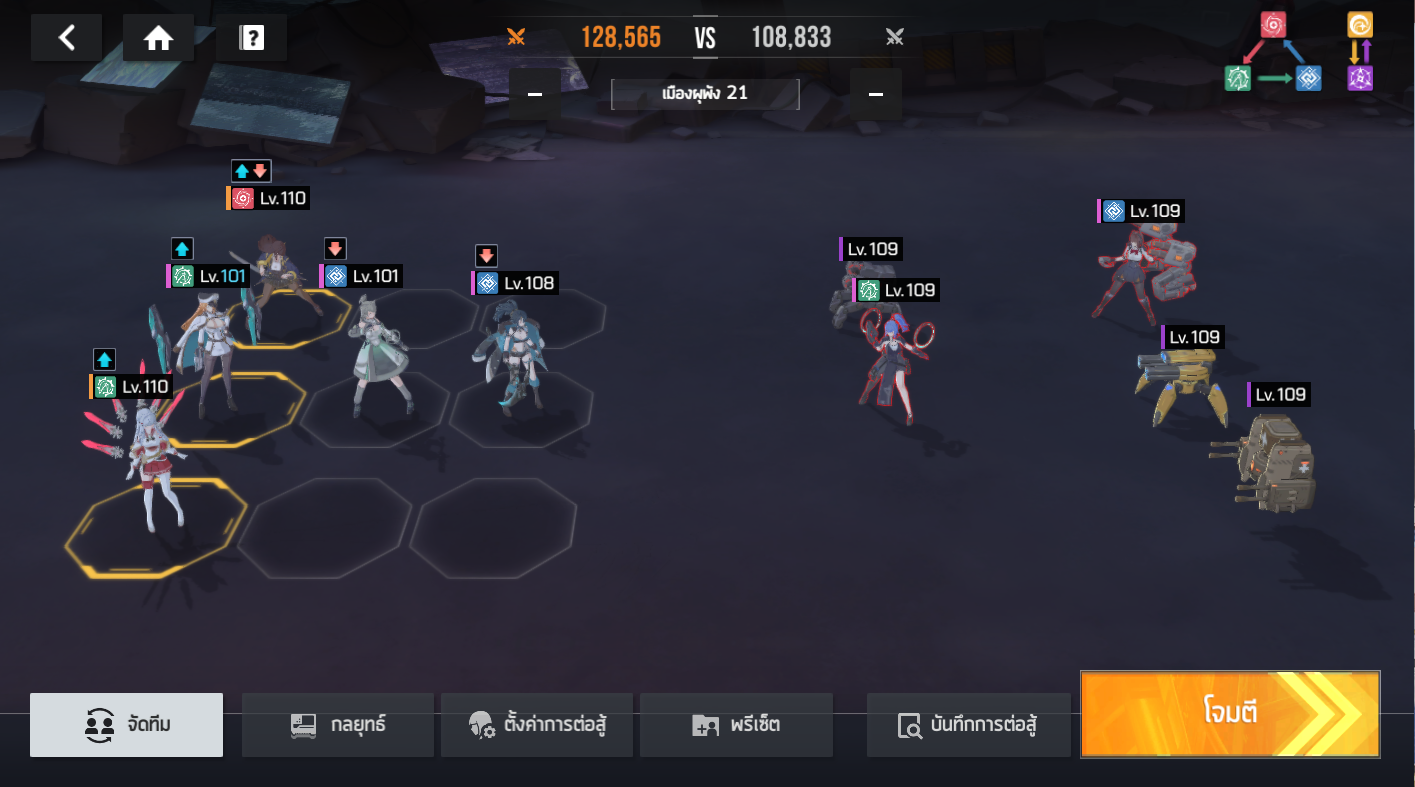View the บันทึกการต่อสู้ battle record
The width and height of the screenshot is (1415, 787).
(967, 724)
